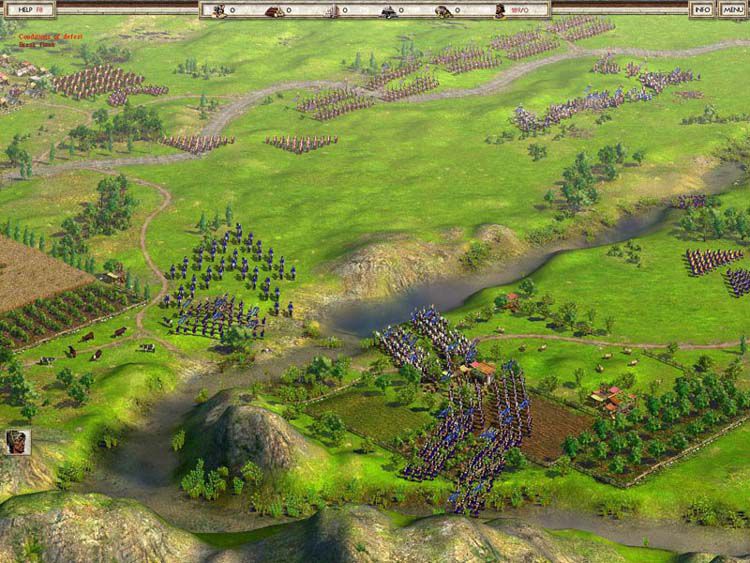The image size is (750, 563).
Task: Select the officer portrait icon
Action: coord(17,442)
